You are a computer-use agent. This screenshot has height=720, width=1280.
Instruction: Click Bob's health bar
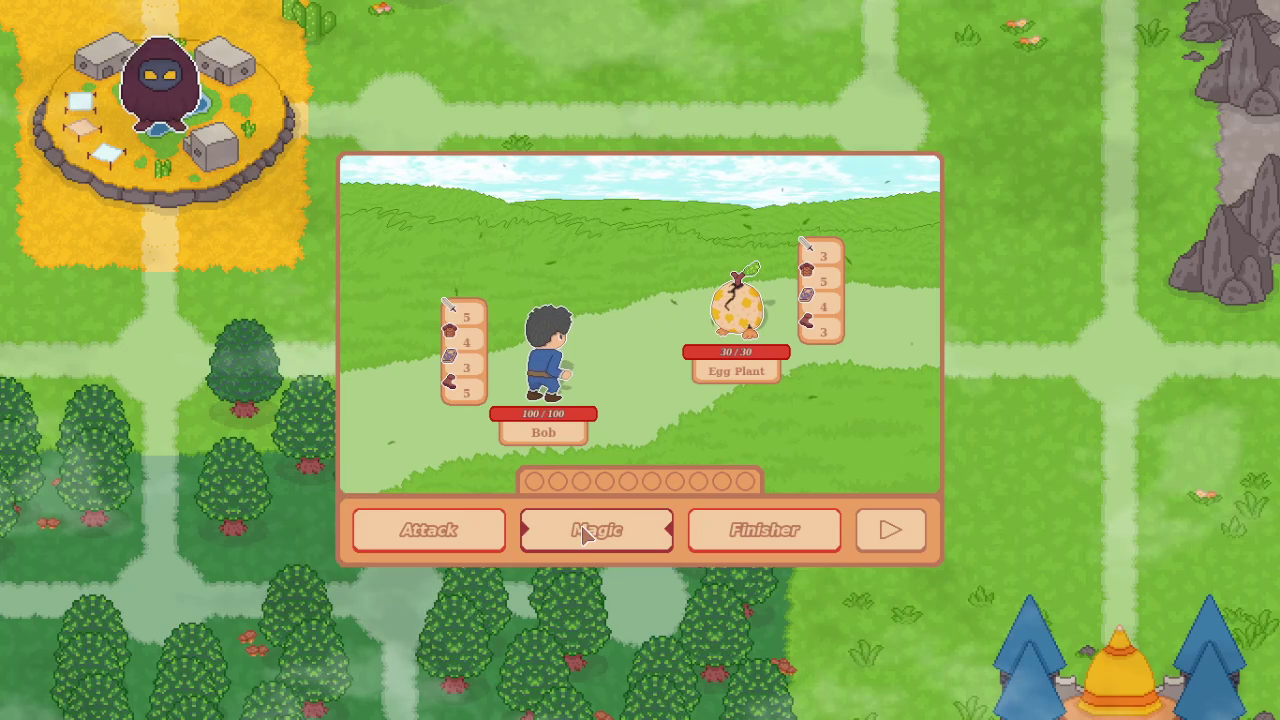click(x=543, y=413)
